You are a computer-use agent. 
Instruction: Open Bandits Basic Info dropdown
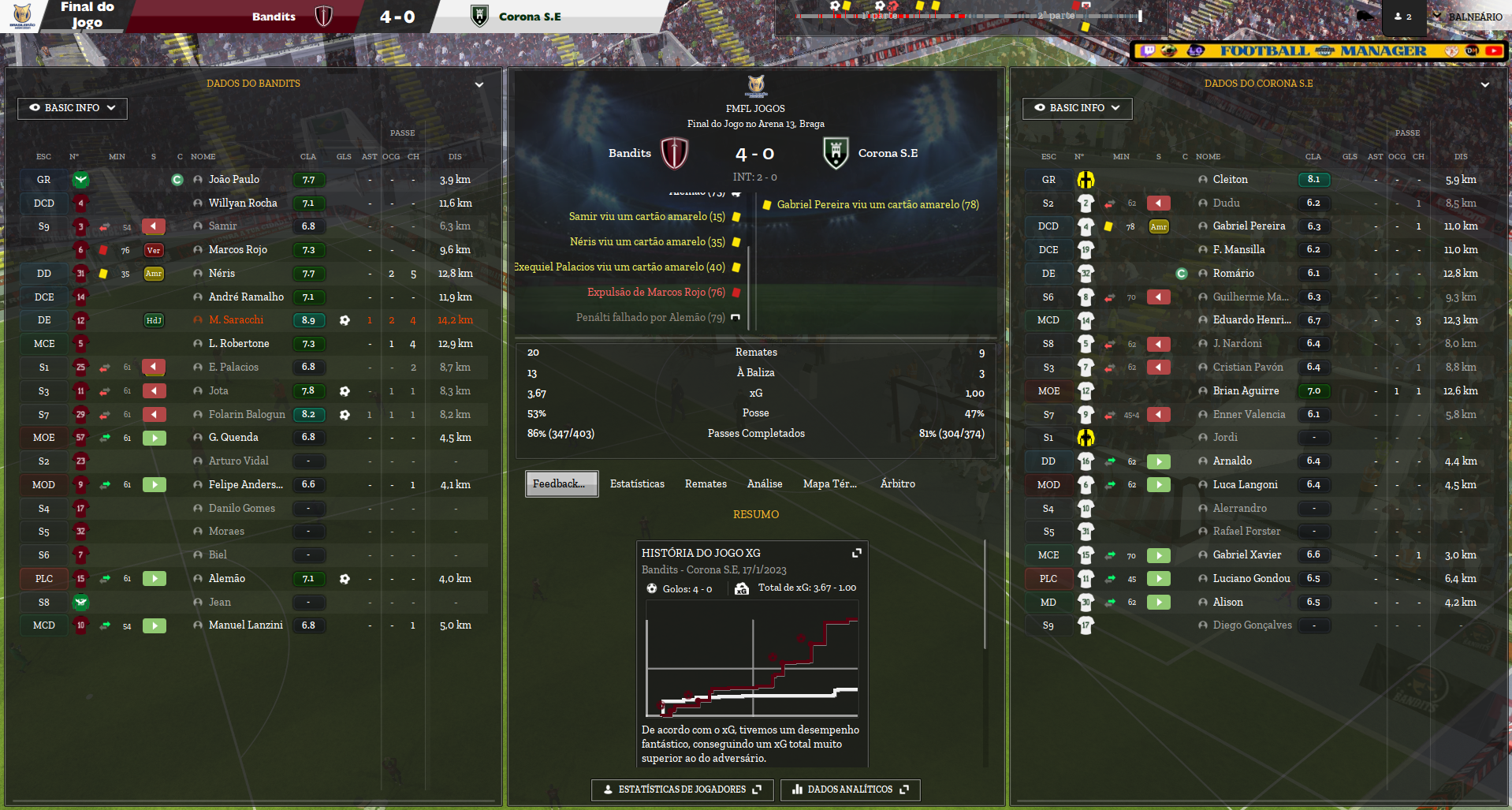(73, 108)
